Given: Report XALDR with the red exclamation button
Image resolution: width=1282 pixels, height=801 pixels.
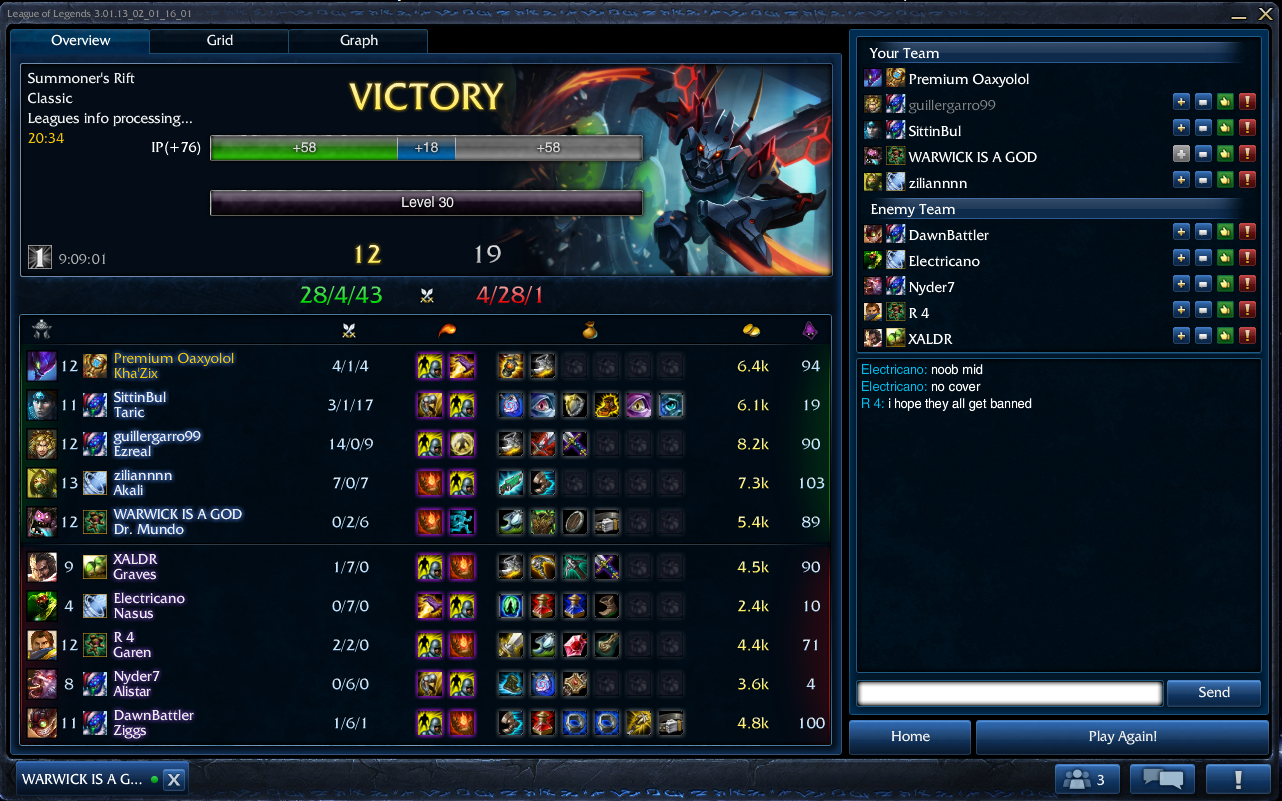Looking at the screenshot, I should click(1247, 337).
